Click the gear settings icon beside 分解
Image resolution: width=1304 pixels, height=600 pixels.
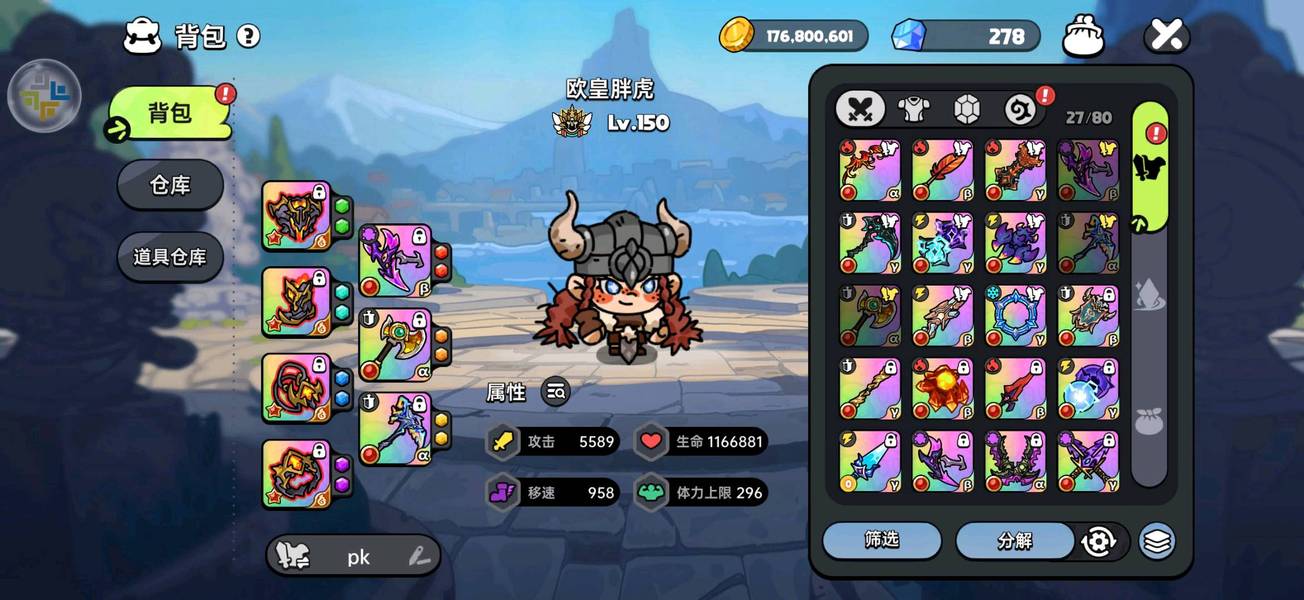point(1098,541)
